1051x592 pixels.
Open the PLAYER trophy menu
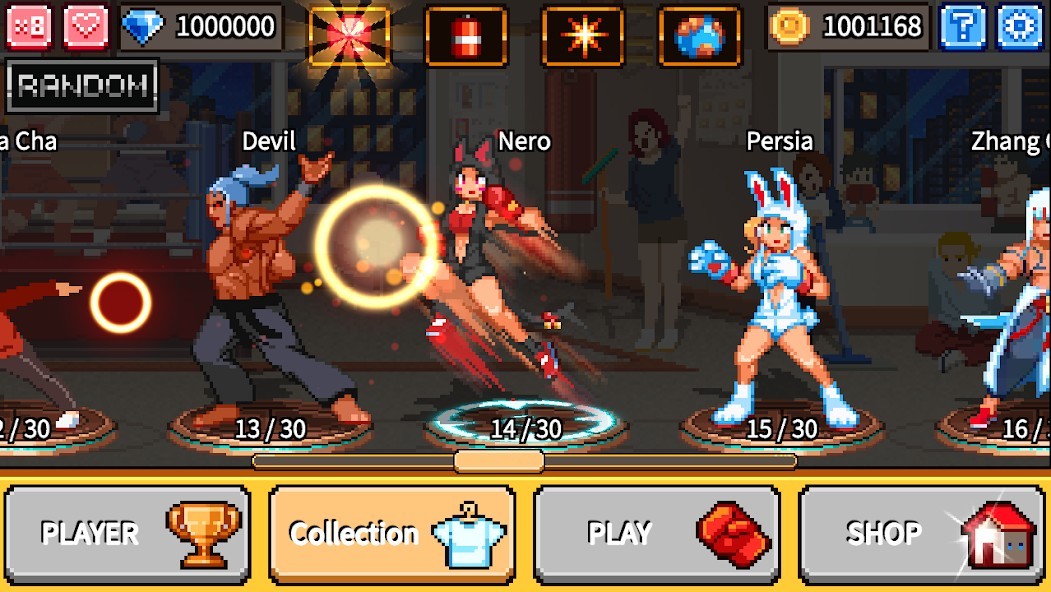click(128, 533)
